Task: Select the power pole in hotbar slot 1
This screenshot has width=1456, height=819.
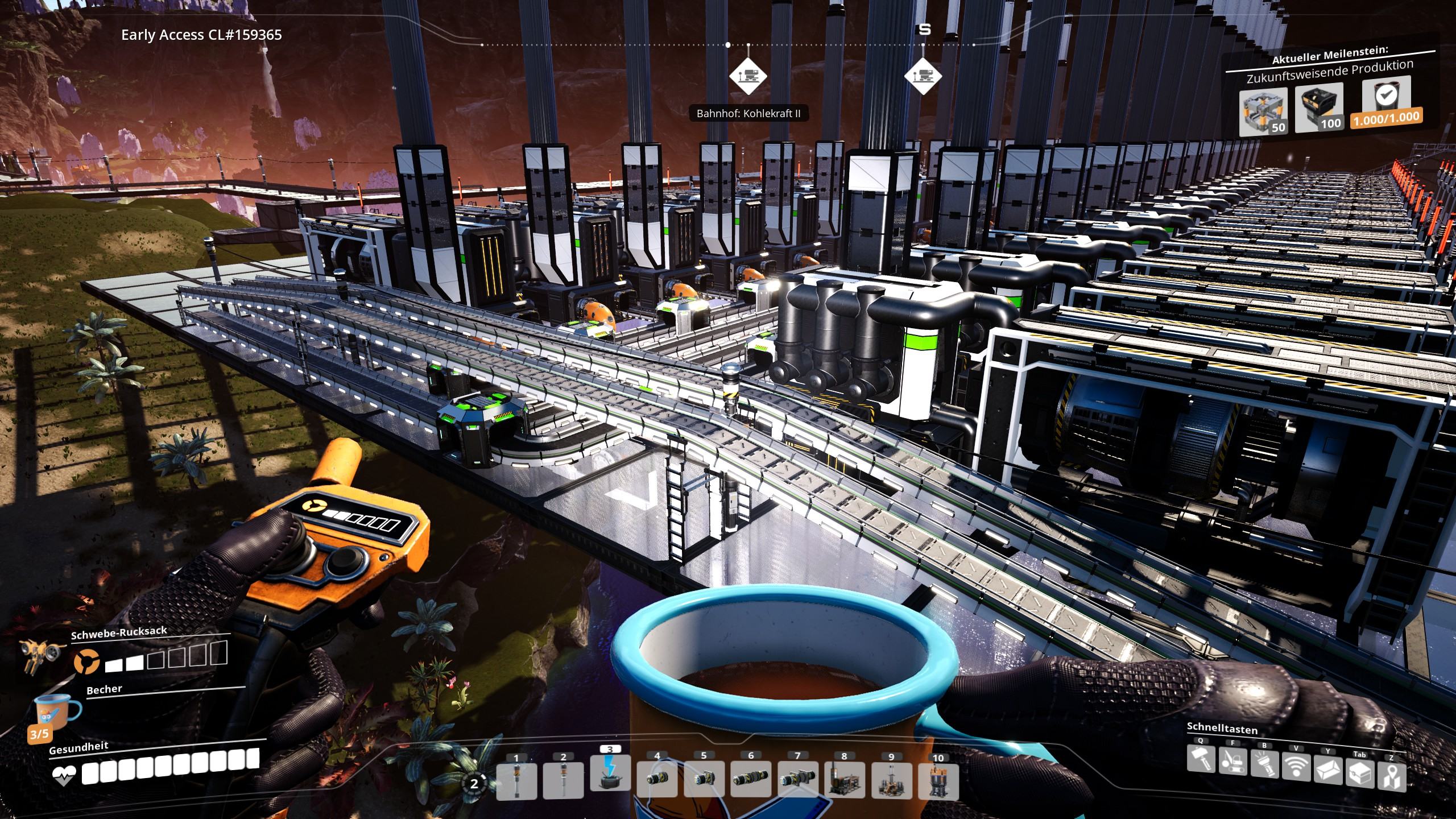Action: tap(516, 780)
